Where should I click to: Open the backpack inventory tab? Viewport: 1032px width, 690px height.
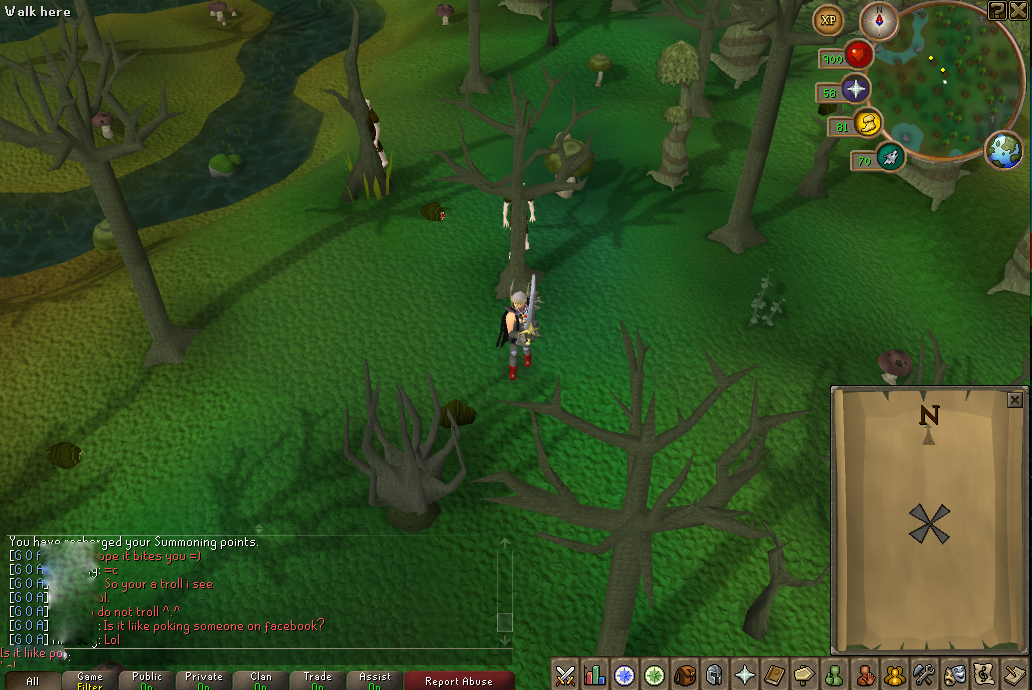685,675
